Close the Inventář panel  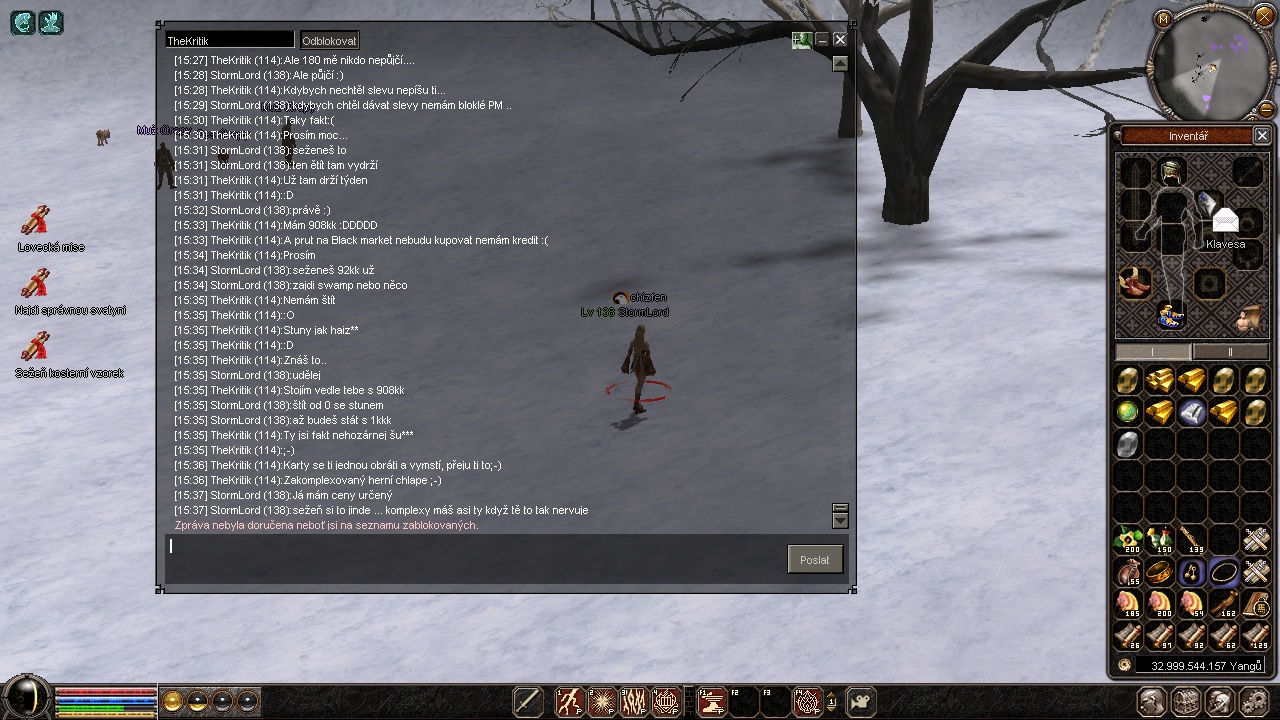click(1262, 136)
